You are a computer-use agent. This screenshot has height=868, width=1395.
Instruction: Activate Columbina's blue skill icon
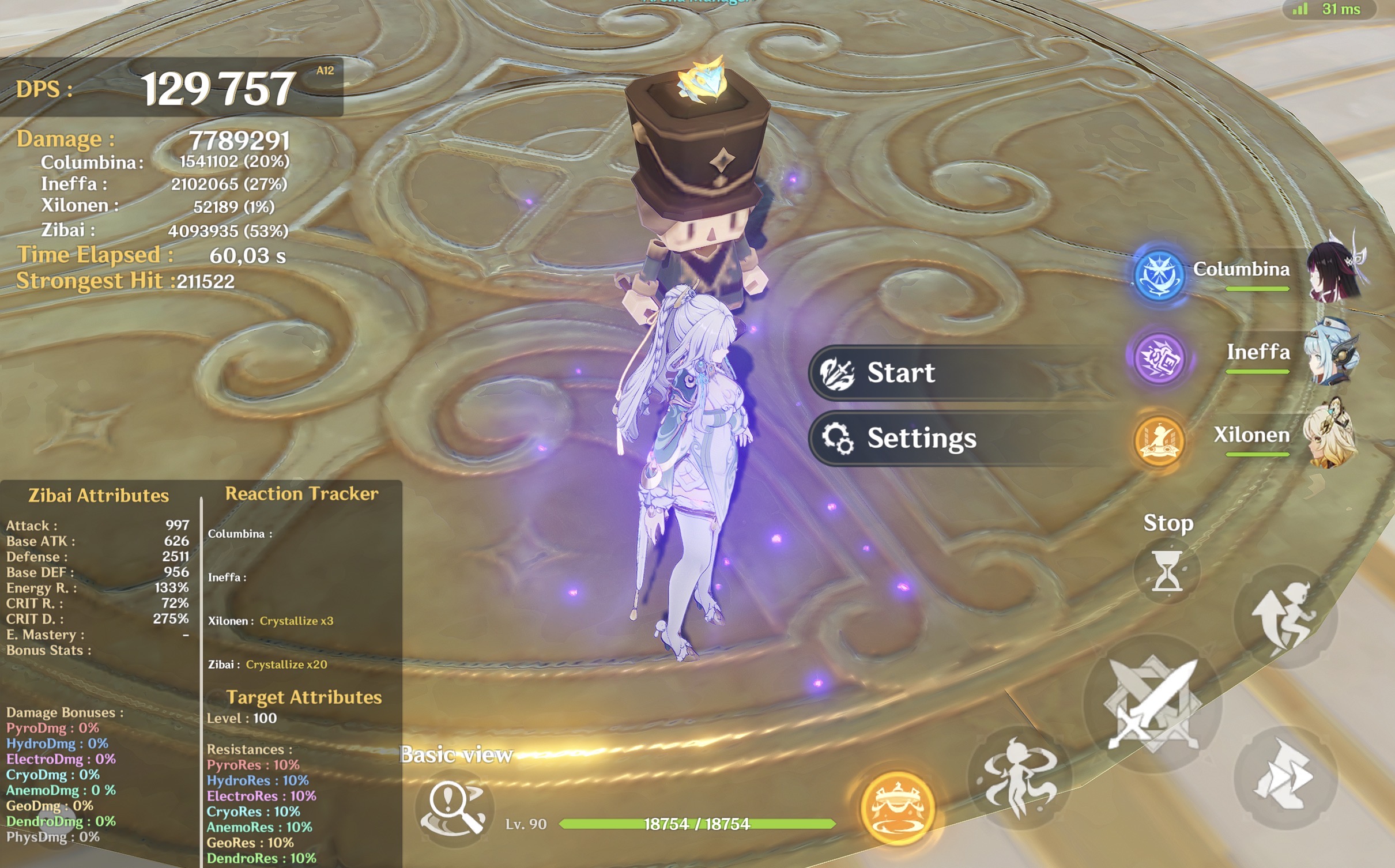coord(1159,274)
